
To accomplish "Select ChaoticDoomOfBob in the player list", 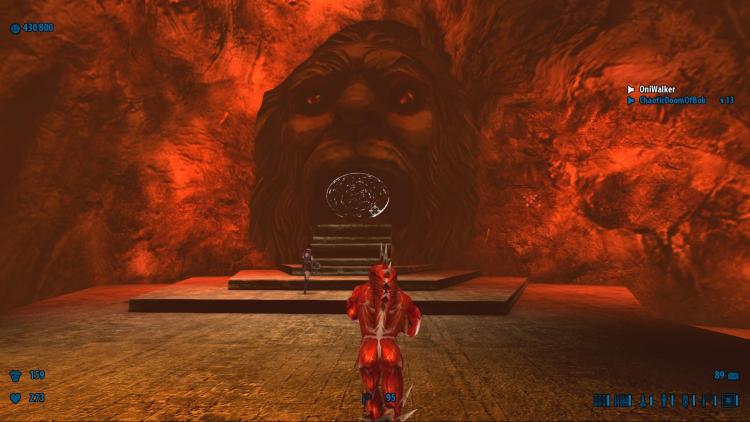I will click(673, 100).
